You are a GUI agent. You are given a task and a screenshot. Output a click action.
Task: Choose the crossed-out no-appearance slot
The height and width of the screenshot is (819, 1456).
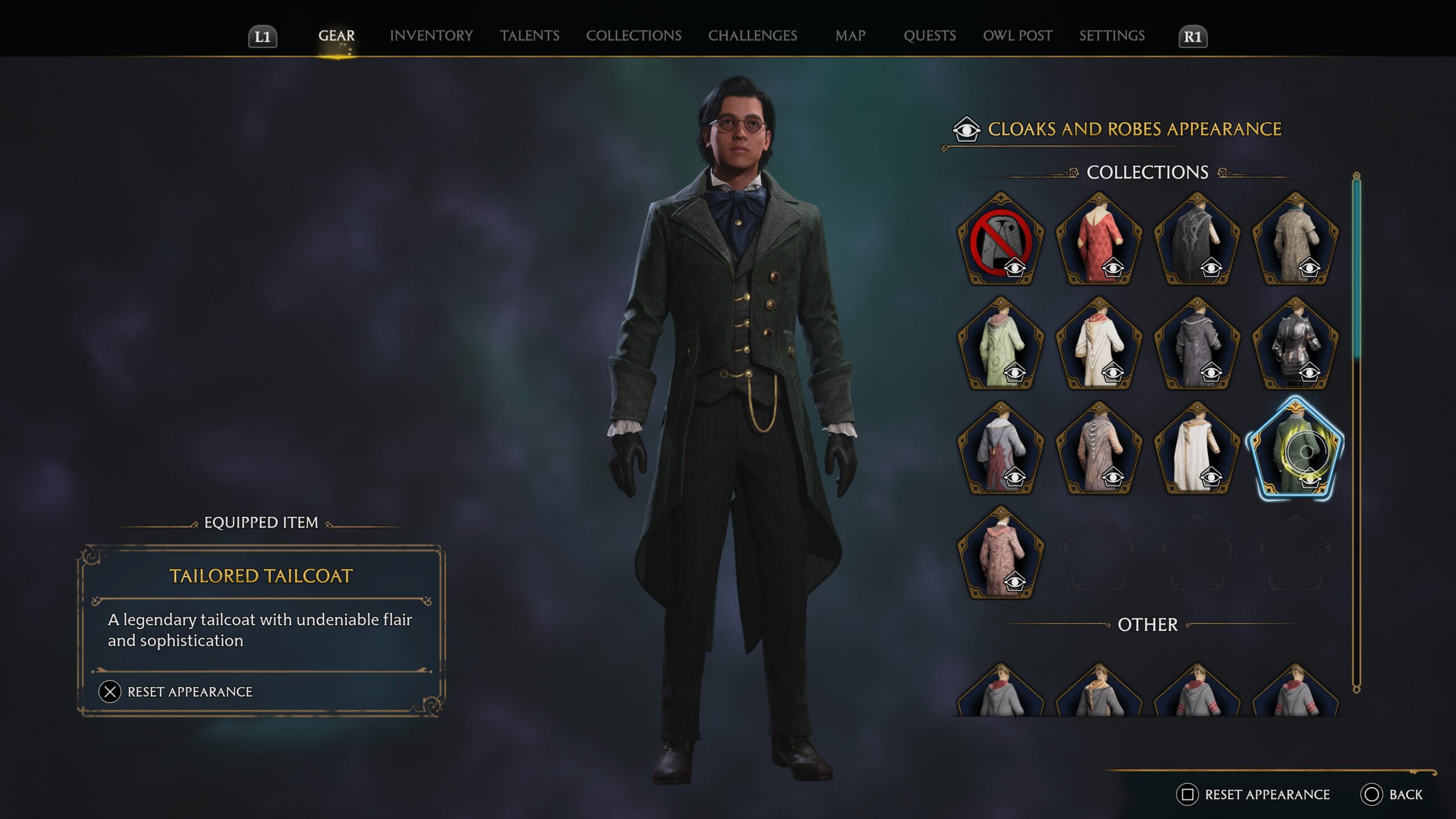1000,239
